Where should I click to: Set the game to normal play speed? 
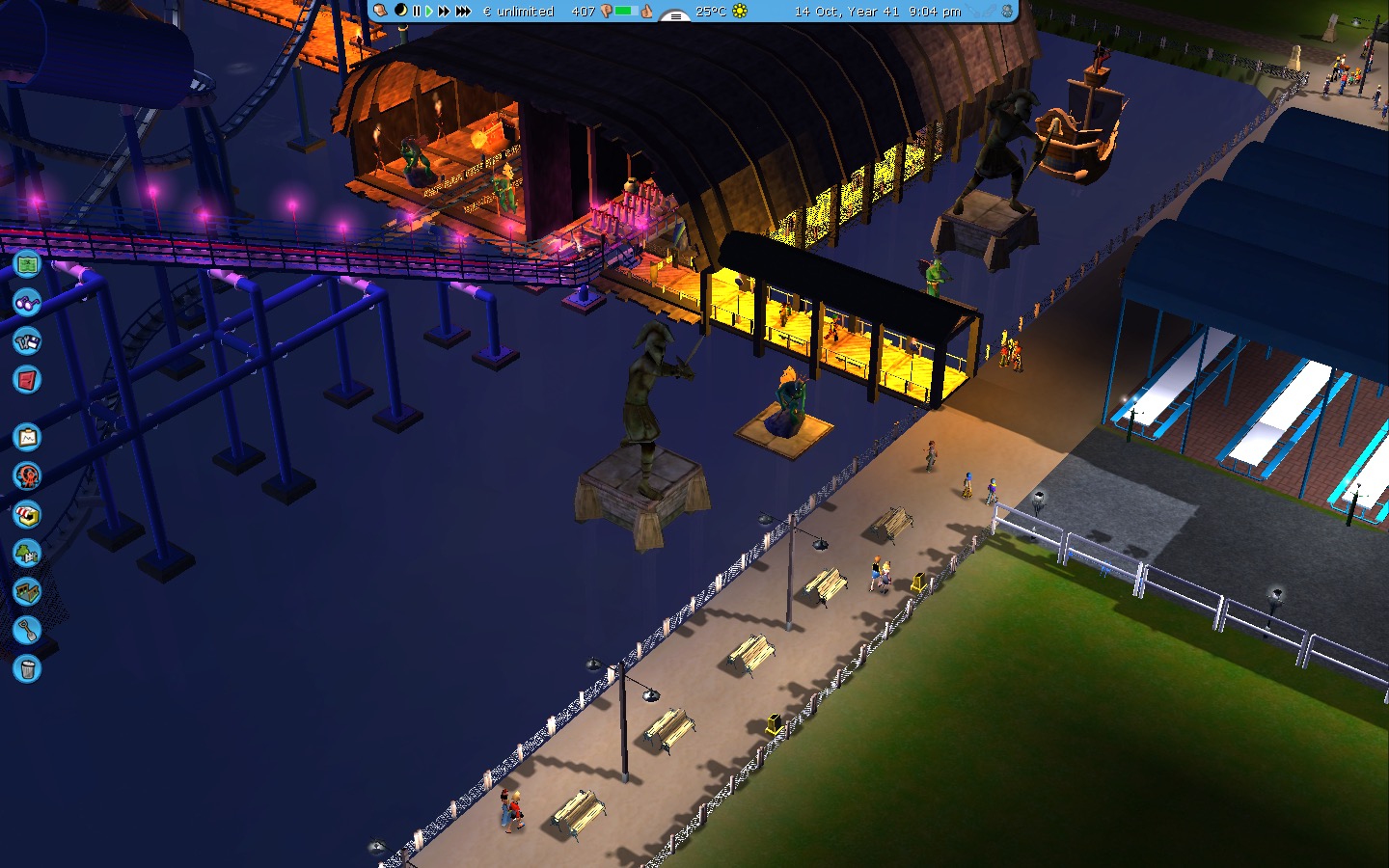429,11
